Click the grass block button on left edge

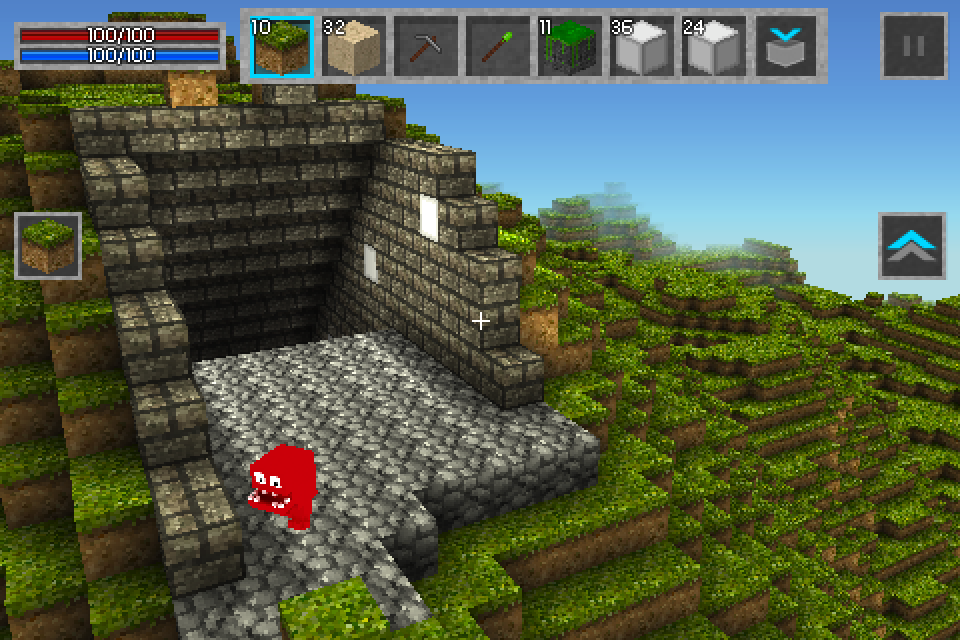click(x=48, y=246)
